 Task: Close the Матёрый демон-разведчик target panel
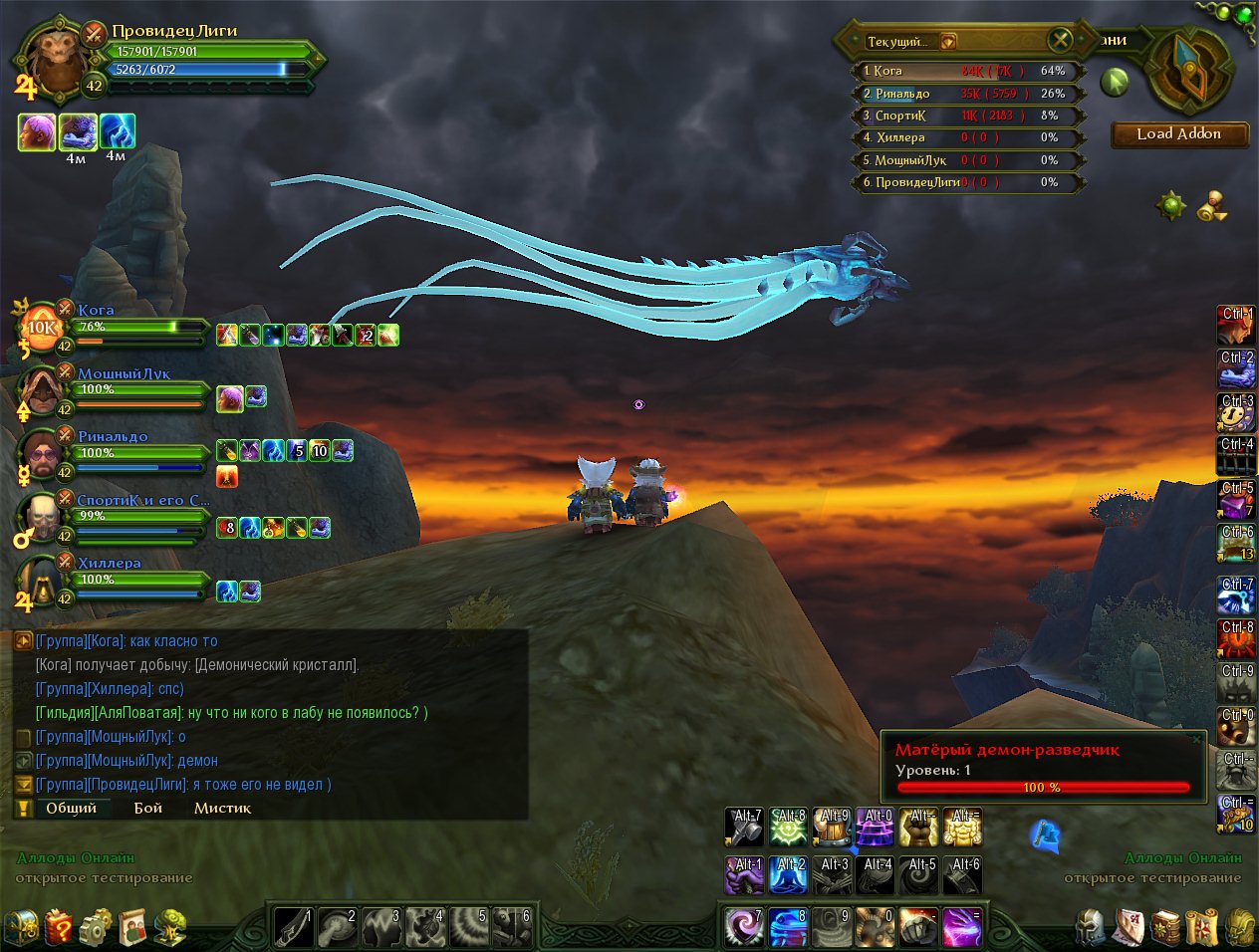pos(1196,740)
